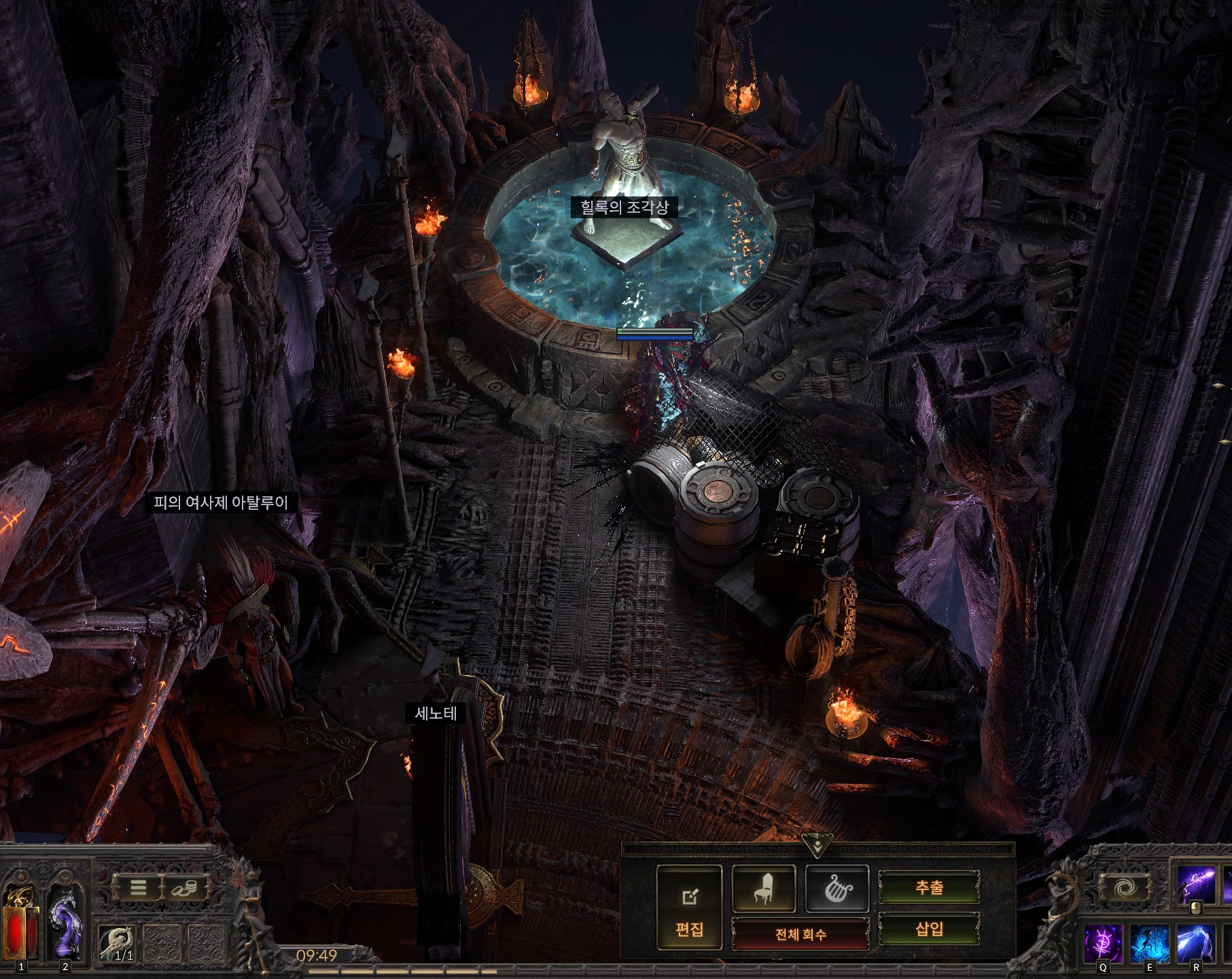The width and height of the screenshot is (1232, 979).
Task: Click the 편집 (Edit) hideout button
Action: (x=689, y=908)
